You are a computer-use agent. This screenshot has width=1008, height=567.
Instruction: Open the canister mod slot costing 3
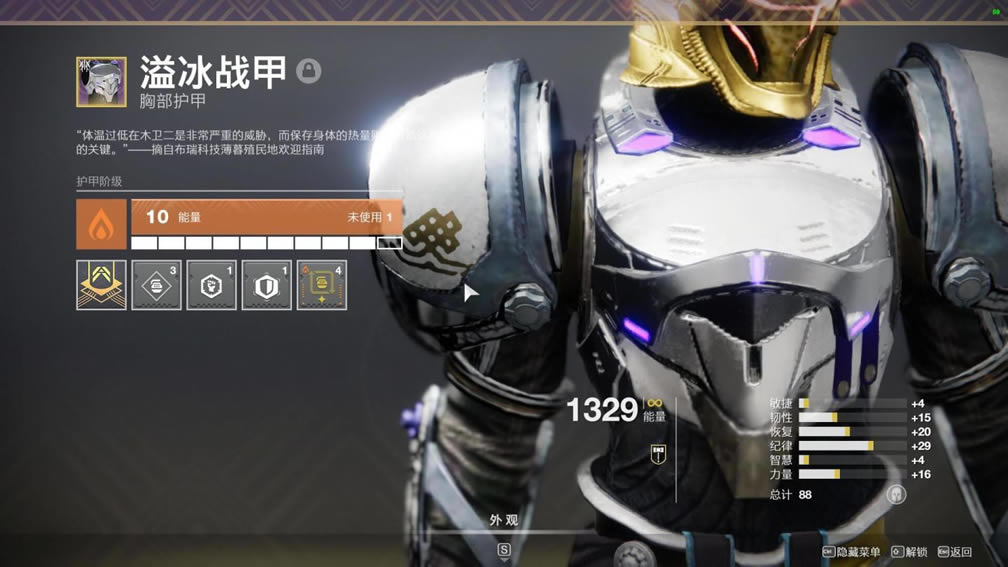pos(156,285)
